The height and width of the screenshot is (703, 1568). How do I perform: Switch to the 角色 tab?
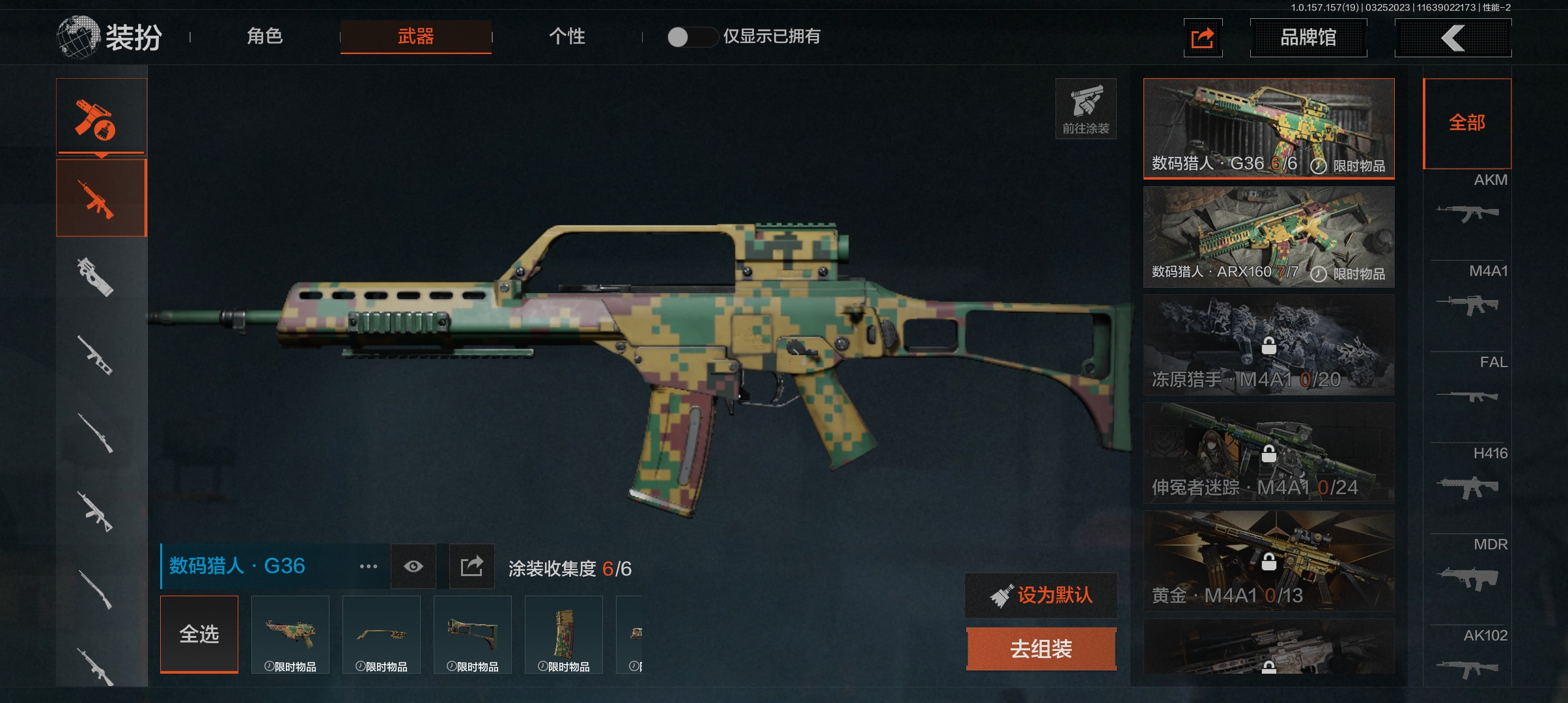264,36
